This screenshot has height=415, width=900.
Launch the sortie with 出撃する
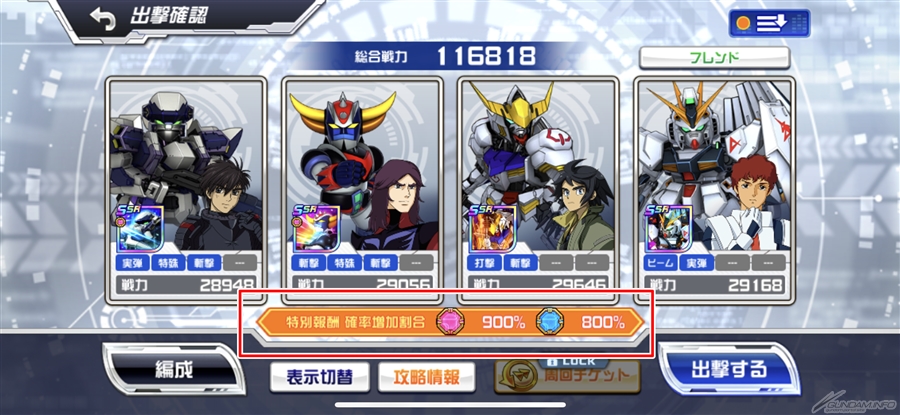pos(729,368)
